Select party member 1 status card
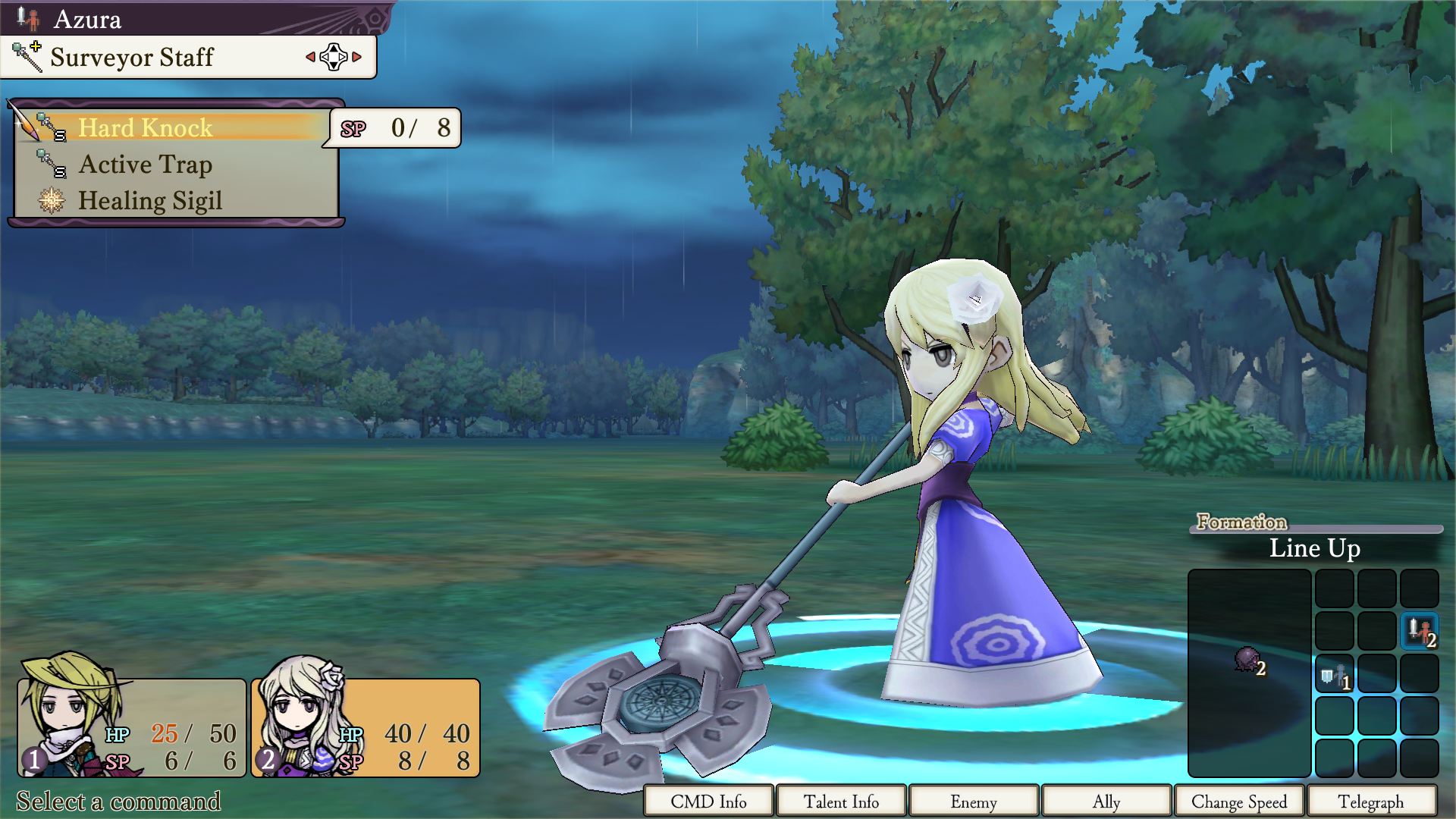Viewport: 1456px width, 819px height. (132, 728)
